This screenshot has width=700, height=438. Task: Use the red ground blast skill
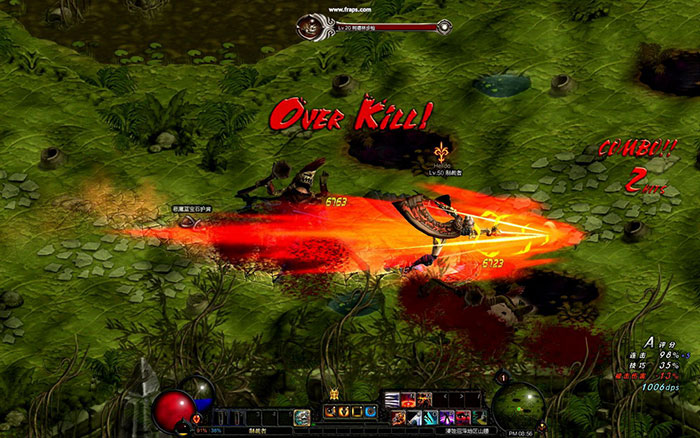[408, 399]
